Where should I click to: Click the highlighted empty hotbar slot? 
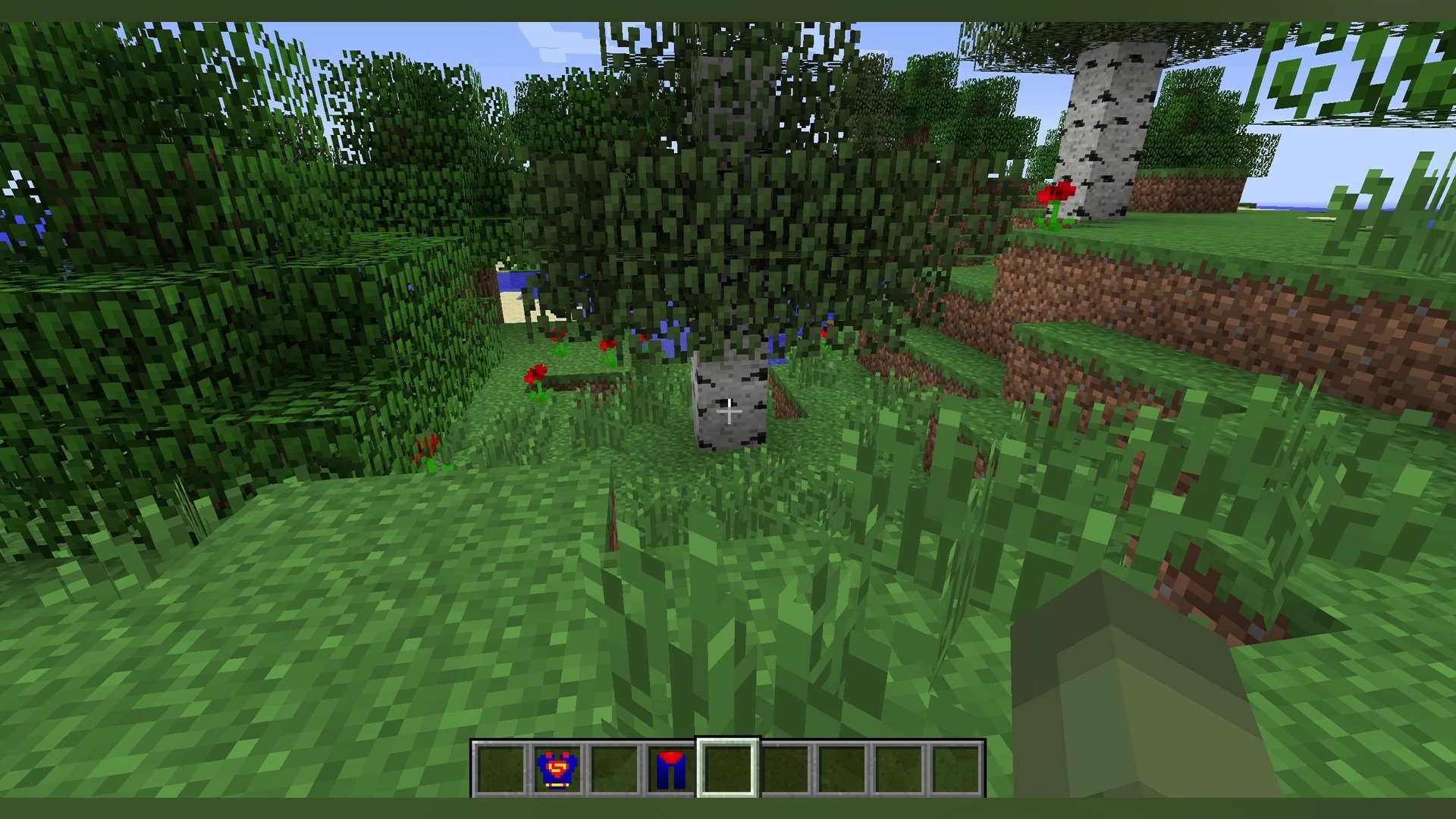(728, 767)
